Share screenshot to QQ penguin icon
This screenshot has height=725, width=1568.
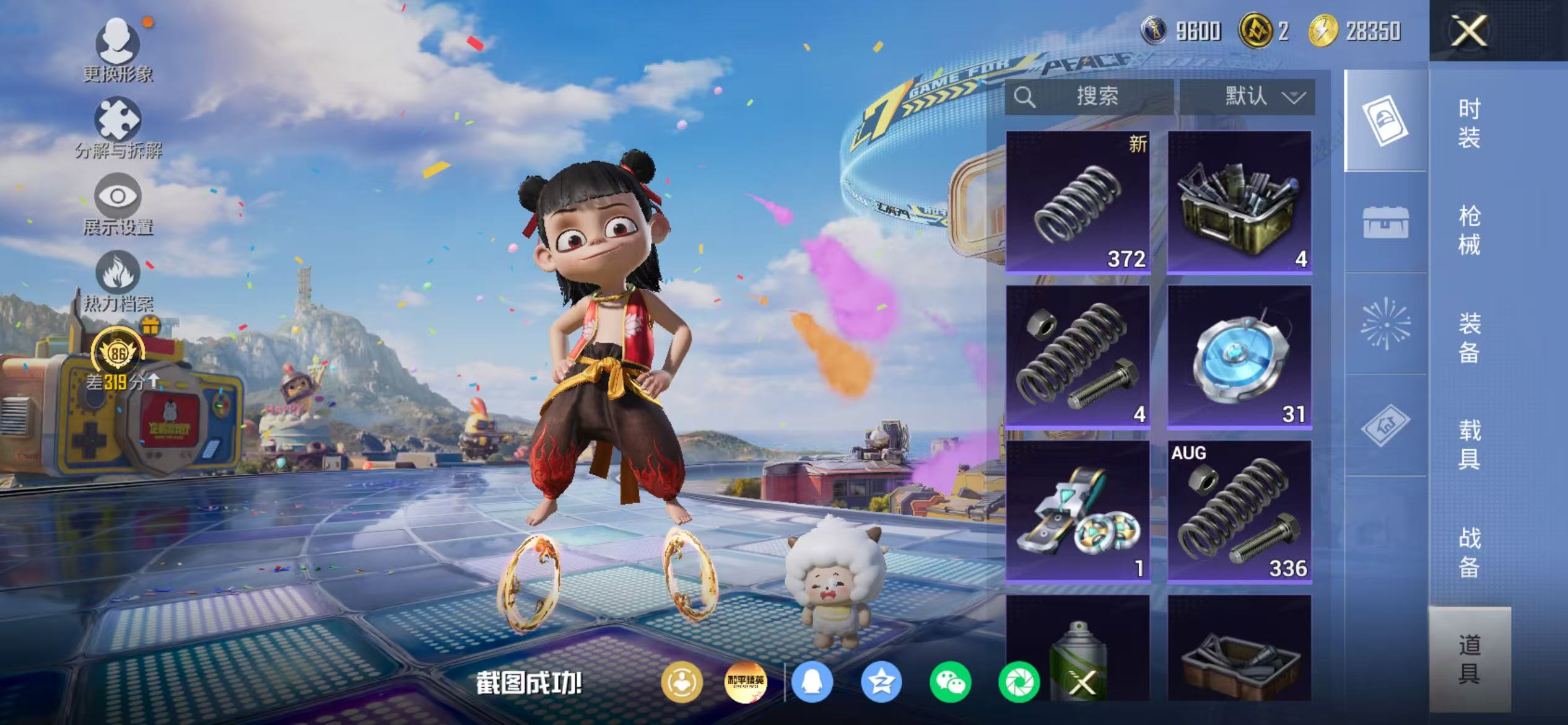click(812, 682)
